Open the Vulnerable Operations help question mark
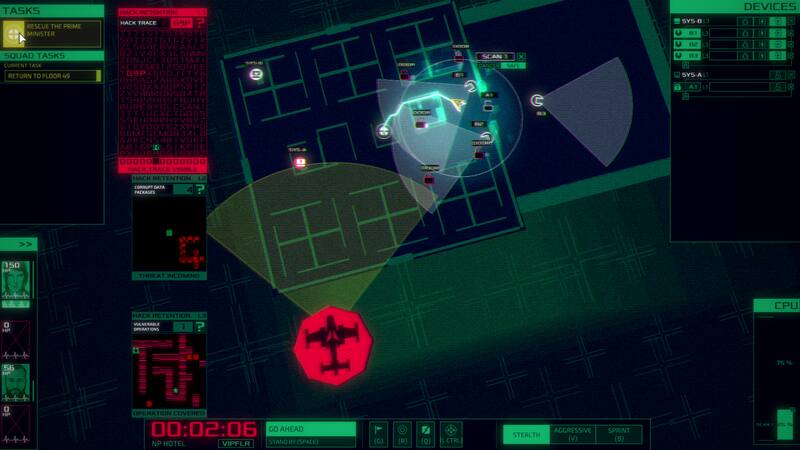The width and height of the screenshot is (800, 450). (x=201, y=326)
